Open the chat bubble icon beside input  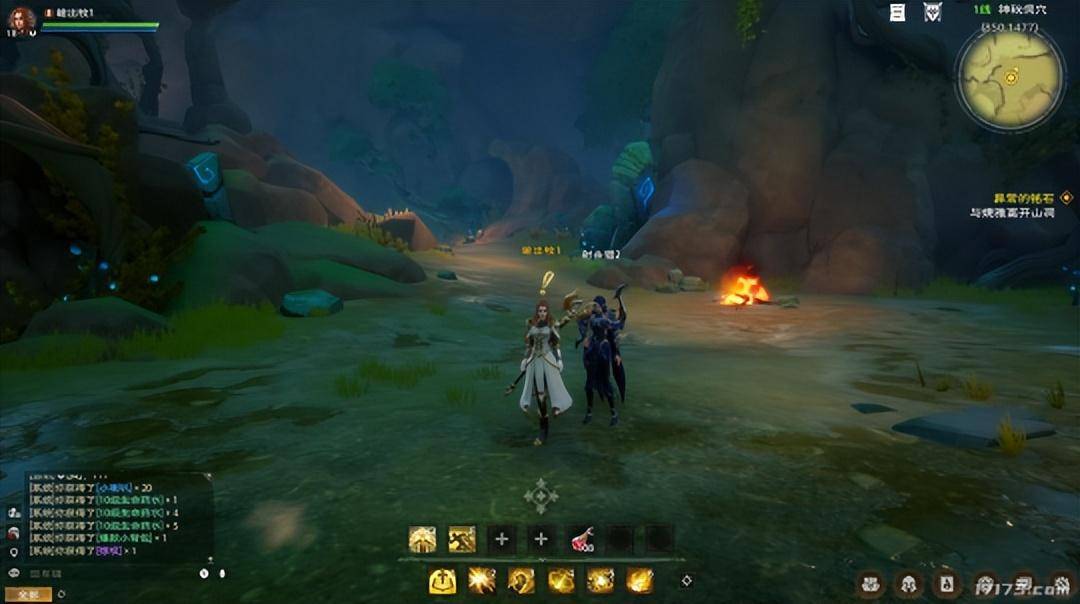[14, 573]
